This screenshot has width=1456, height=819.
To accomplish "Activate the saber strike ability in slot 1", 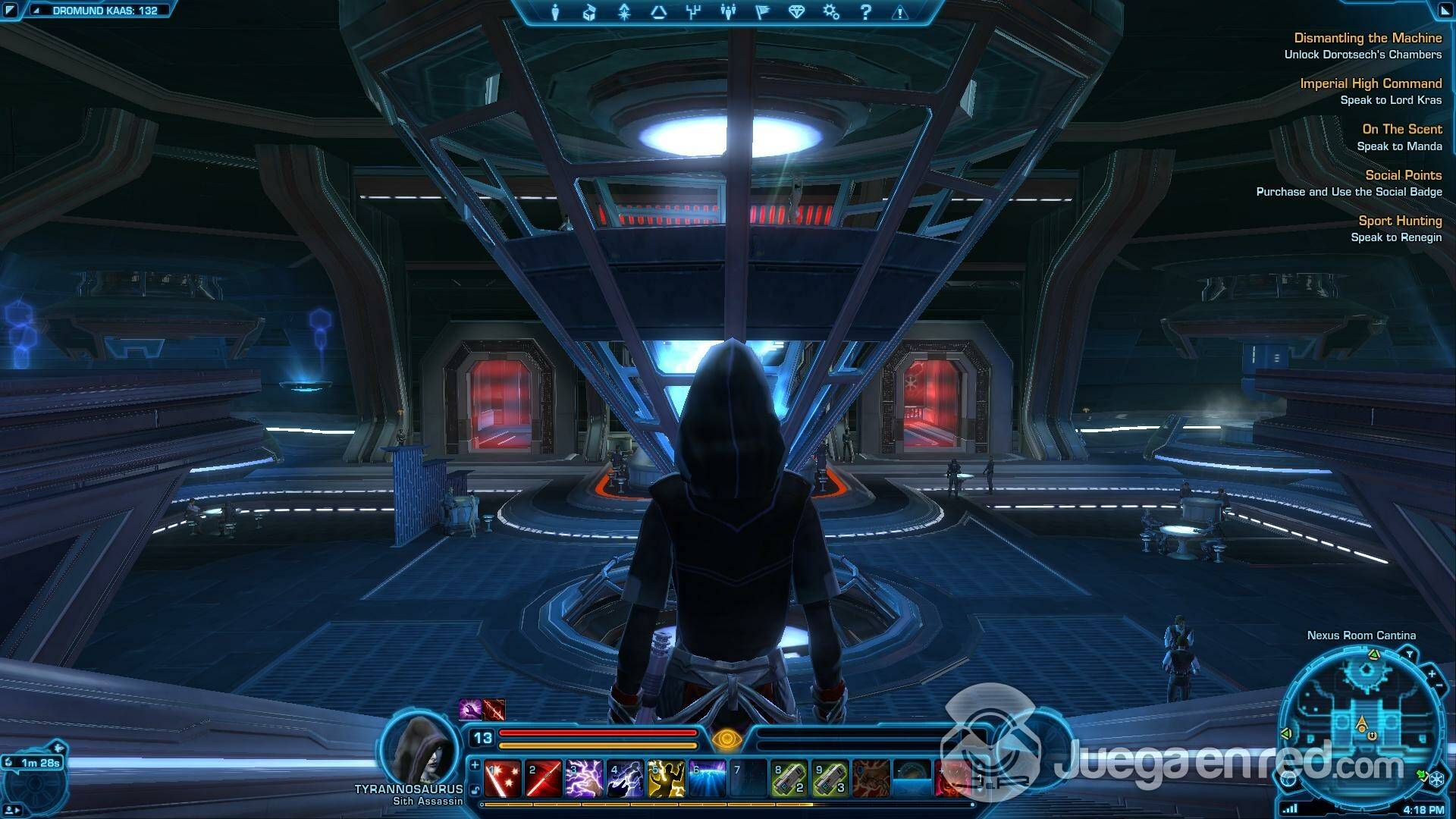I will 503,779.
